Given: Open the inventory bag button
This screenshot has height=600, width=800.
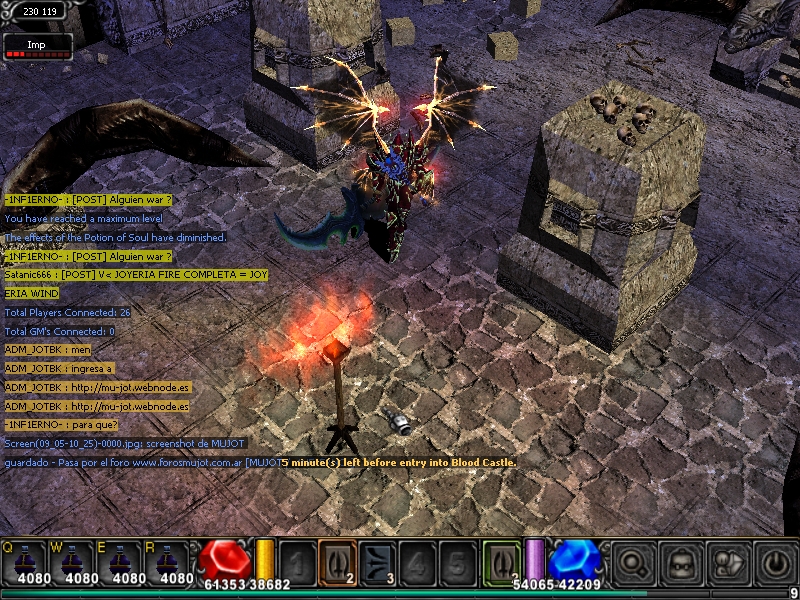Looking at the screenshot, I should [x=681, y=562].
